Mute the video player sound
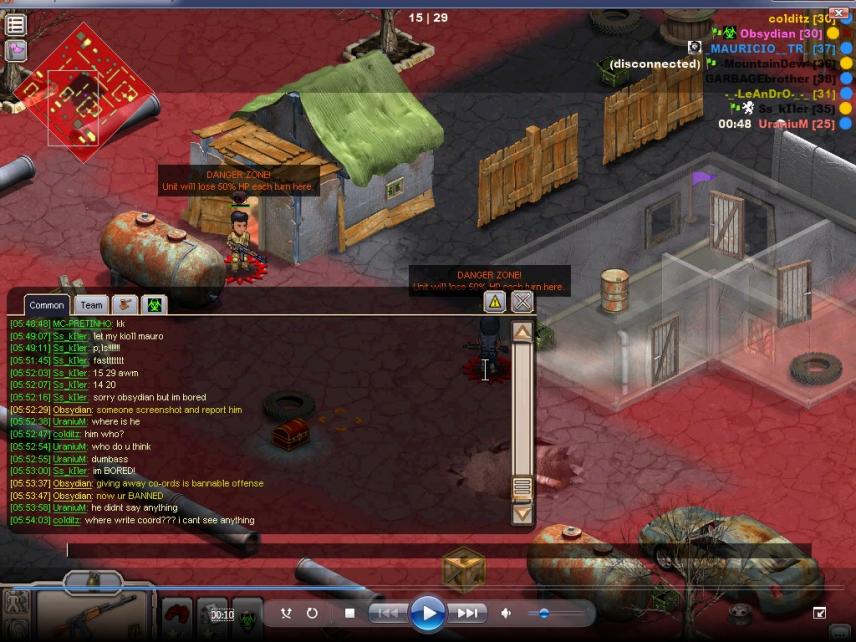Screen dimensions: 856x642 click(x=507, y=613)
